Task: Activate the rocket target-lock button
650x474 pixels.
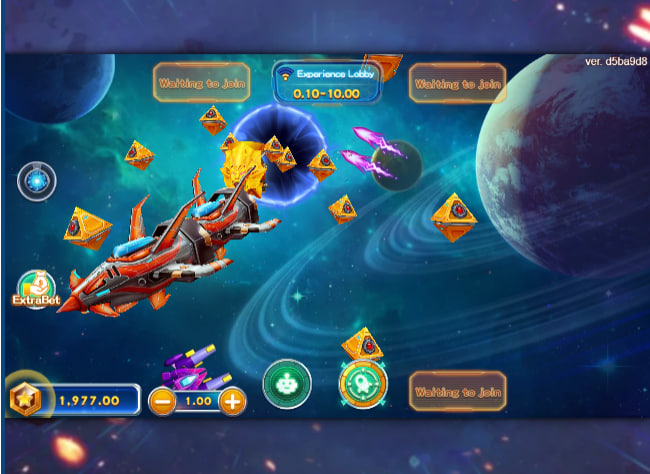Action: coord(362,384)
